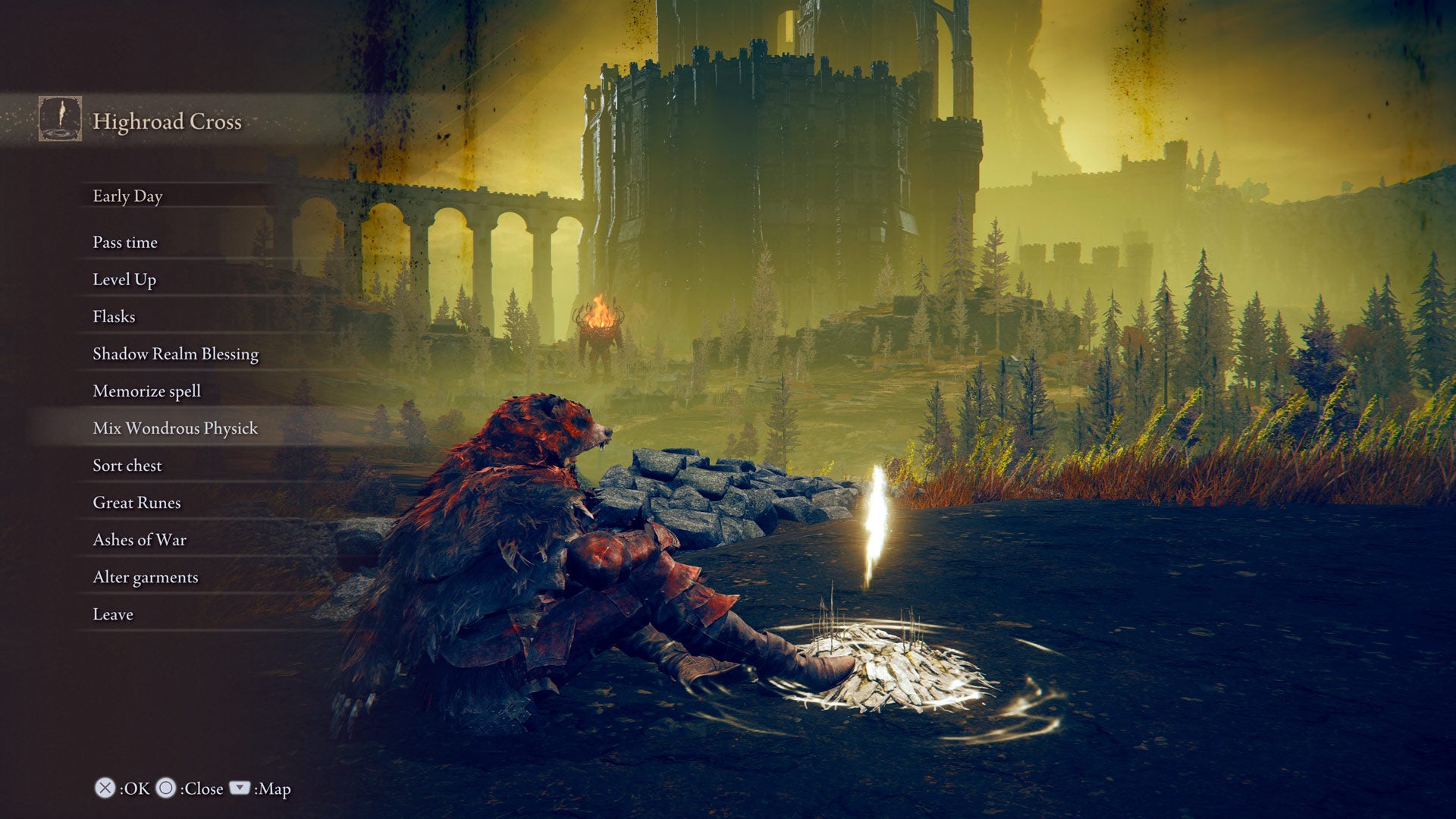Open Level Up menu option

click(124, 280)
